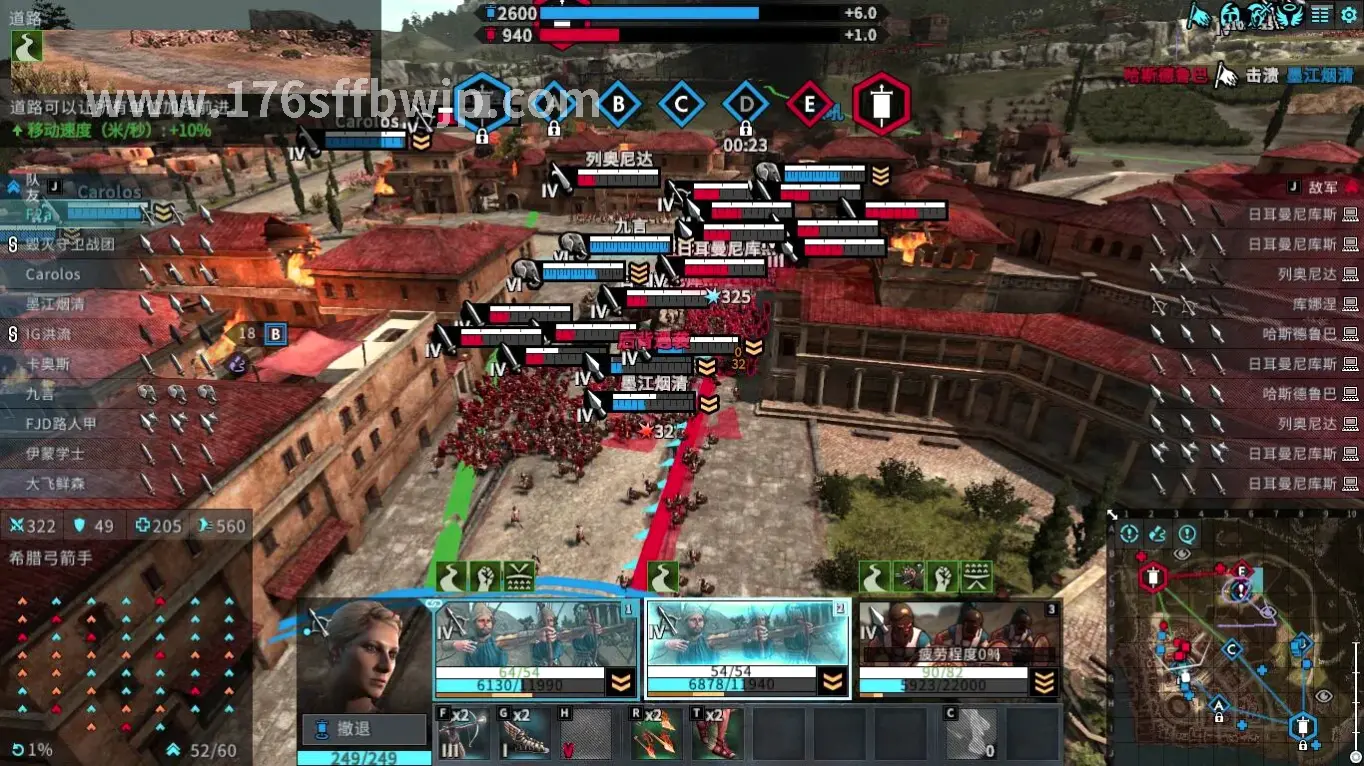1364x766 pixels.
Task: Open the settings gear icon
Action: pyautogui.click(x=1348, y=14)
